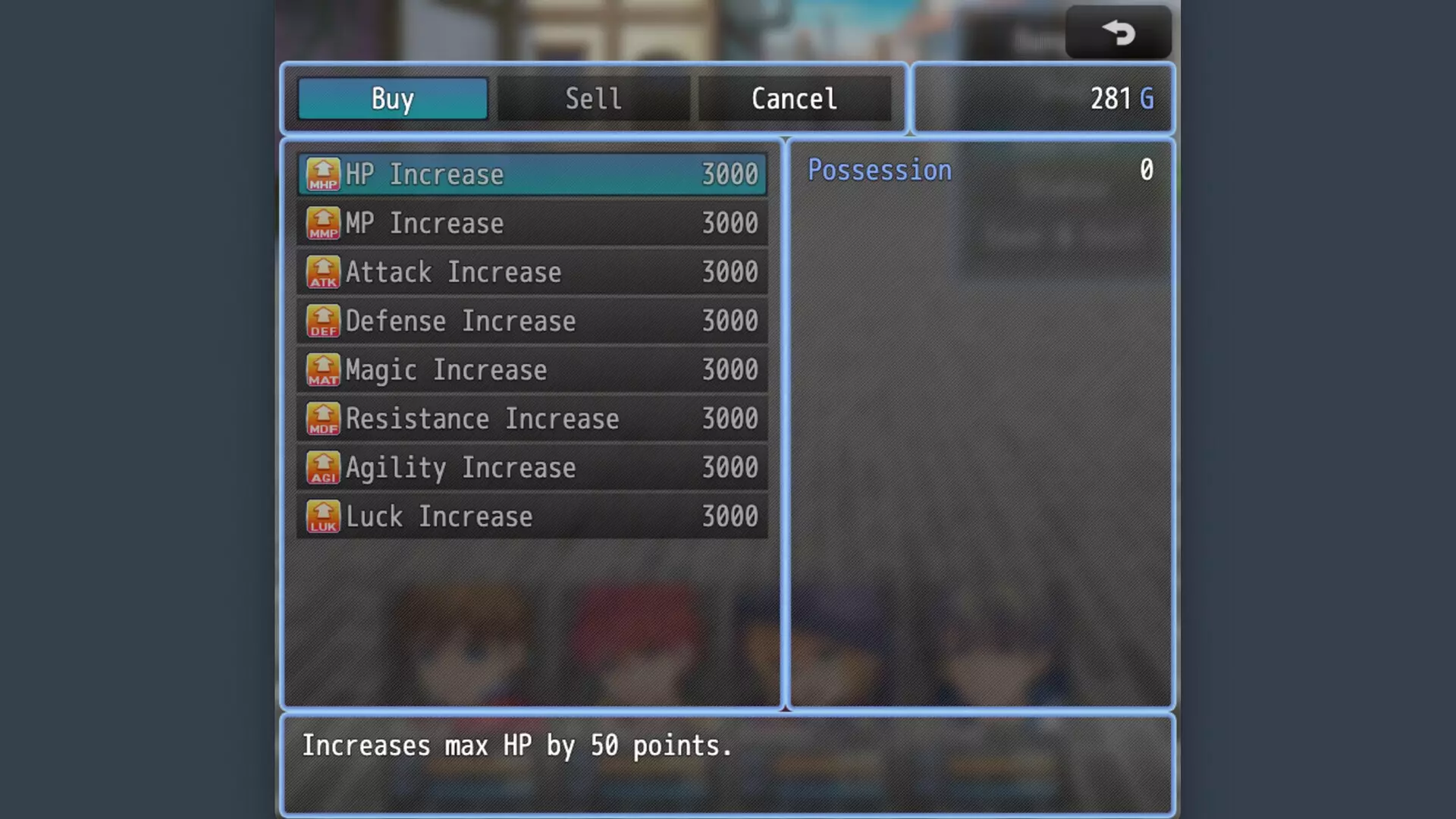Pick the MP Increase item
Viewport: 1456px width, 819px height.
pyautogui.click(x=532, y=224)
